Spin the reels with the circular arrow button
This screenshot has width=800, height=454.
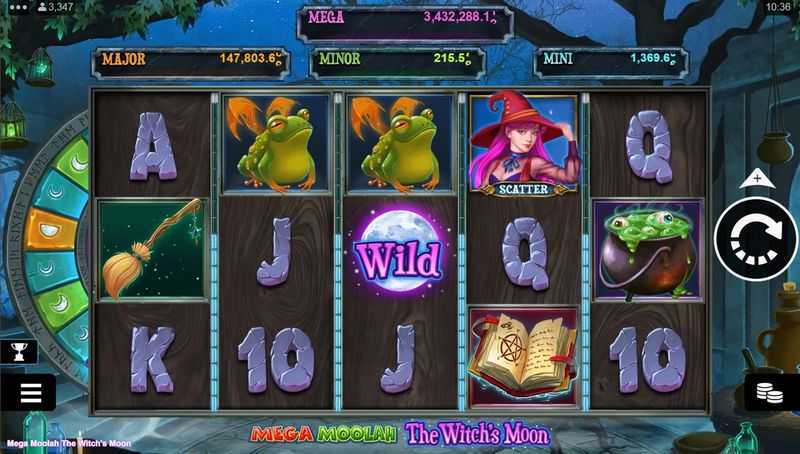756,240
